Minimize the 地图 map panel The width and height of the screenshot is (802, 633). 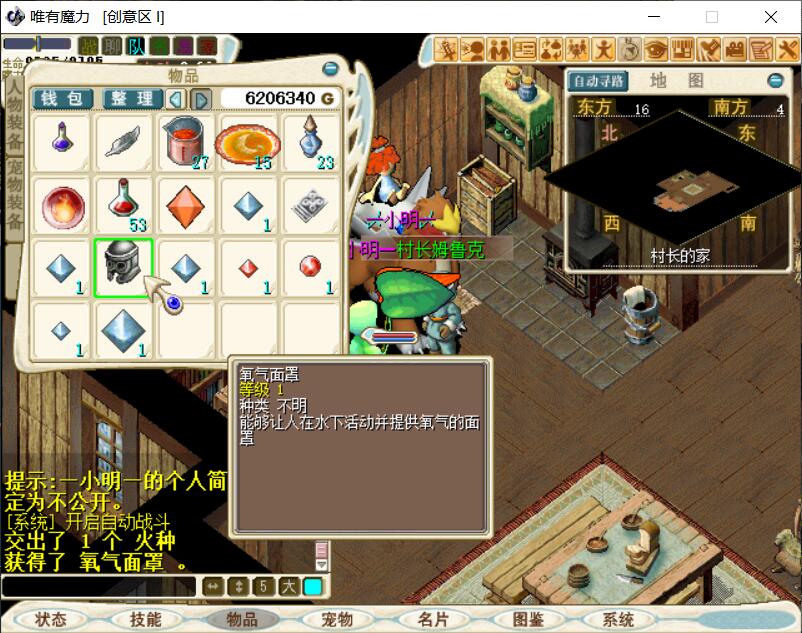(775, 81)
